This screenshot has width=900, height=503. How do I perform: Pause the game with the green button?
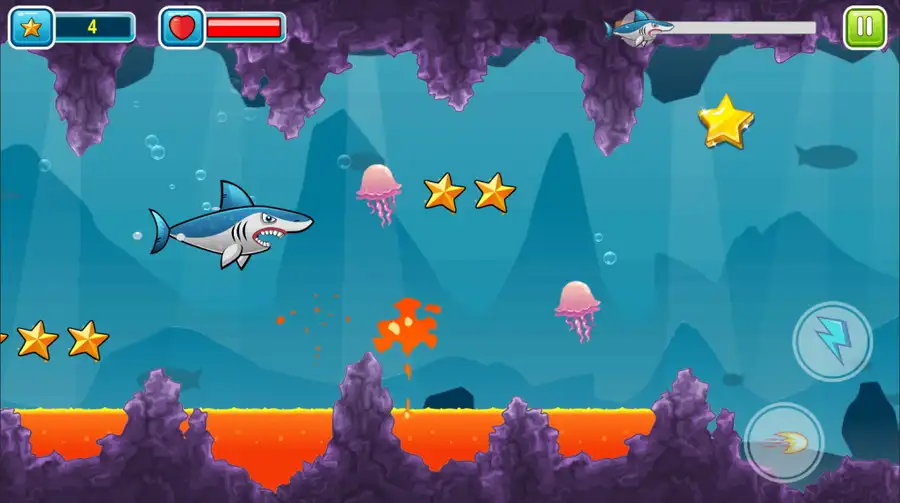coord(863,27)
